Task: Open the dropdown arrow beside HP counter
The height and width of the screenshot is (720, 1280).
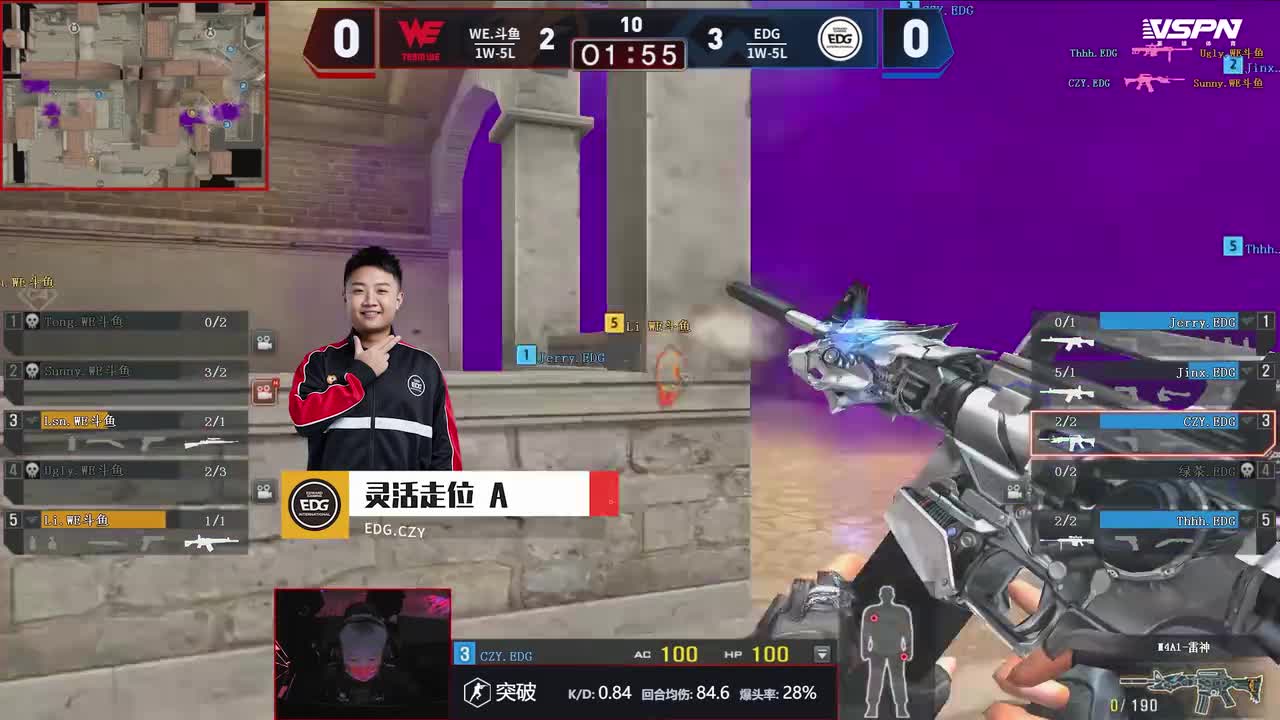Action: tap(822, 655)
